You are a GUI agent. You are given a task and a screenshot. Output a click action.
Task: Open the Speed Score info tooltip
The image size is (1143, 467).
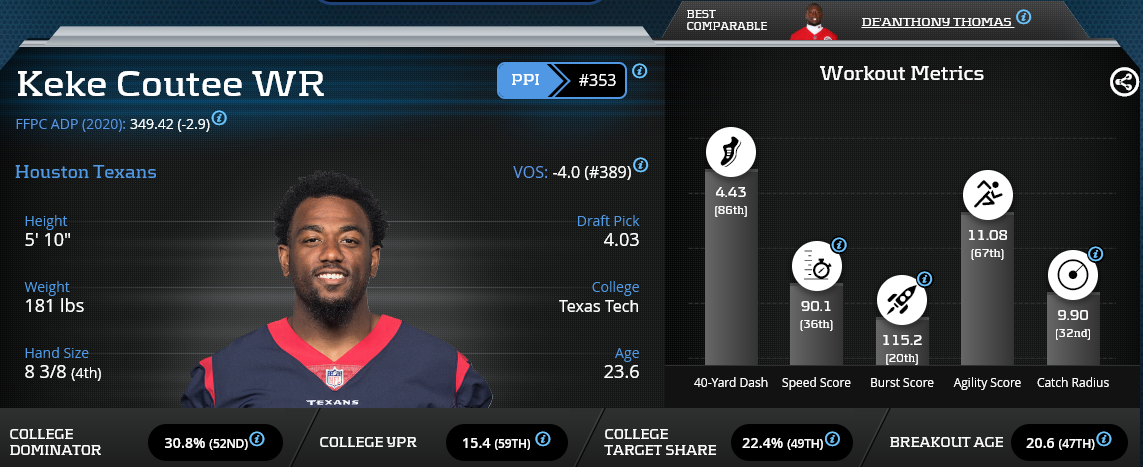click(839, 244)
